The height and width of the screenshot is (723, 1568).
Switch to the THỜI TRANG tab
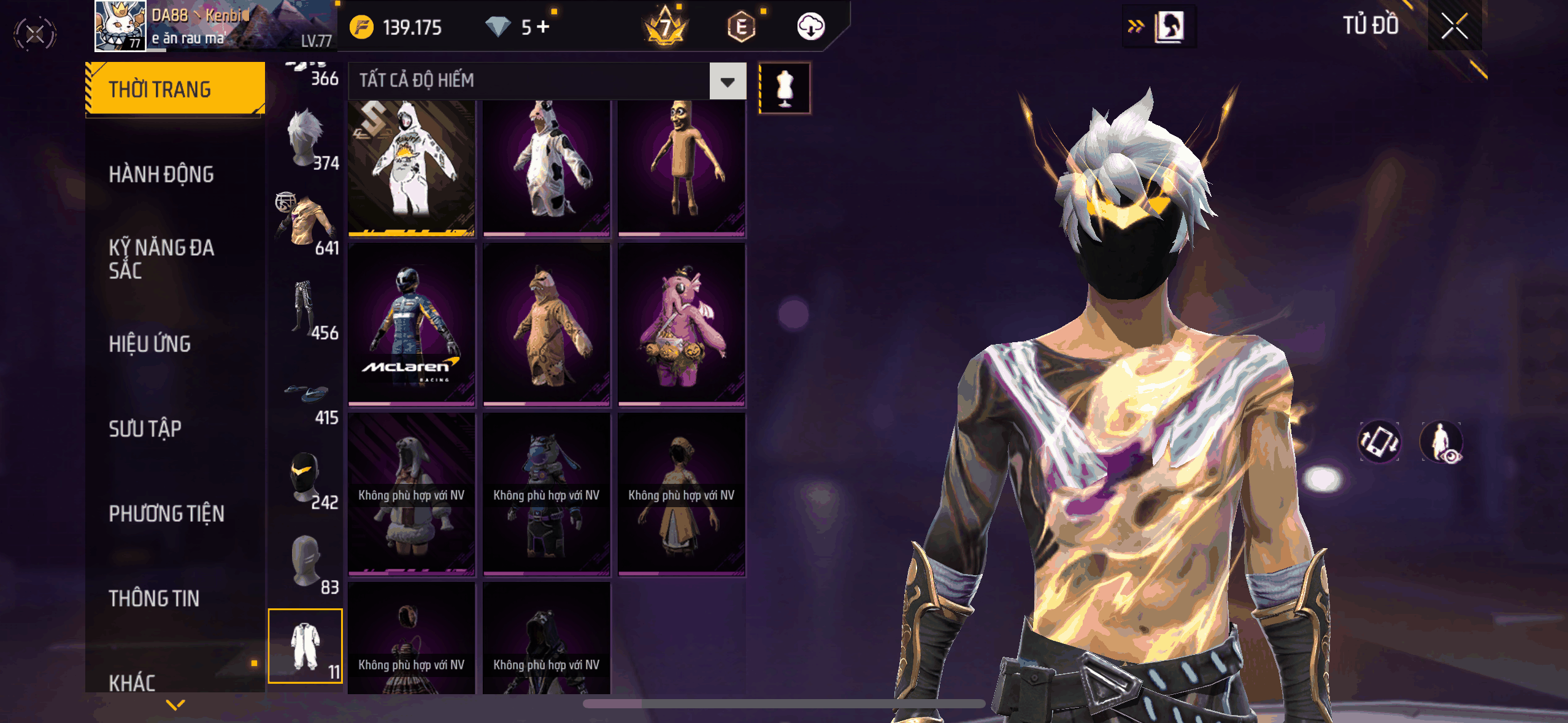pos(175,90)
